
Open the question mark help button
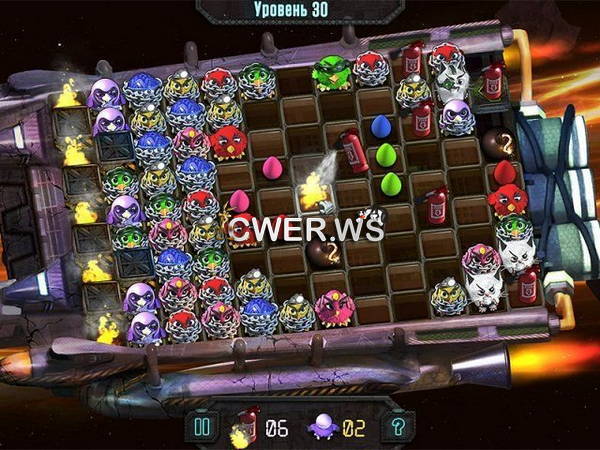pyautogui.click(x=397, y=428)
